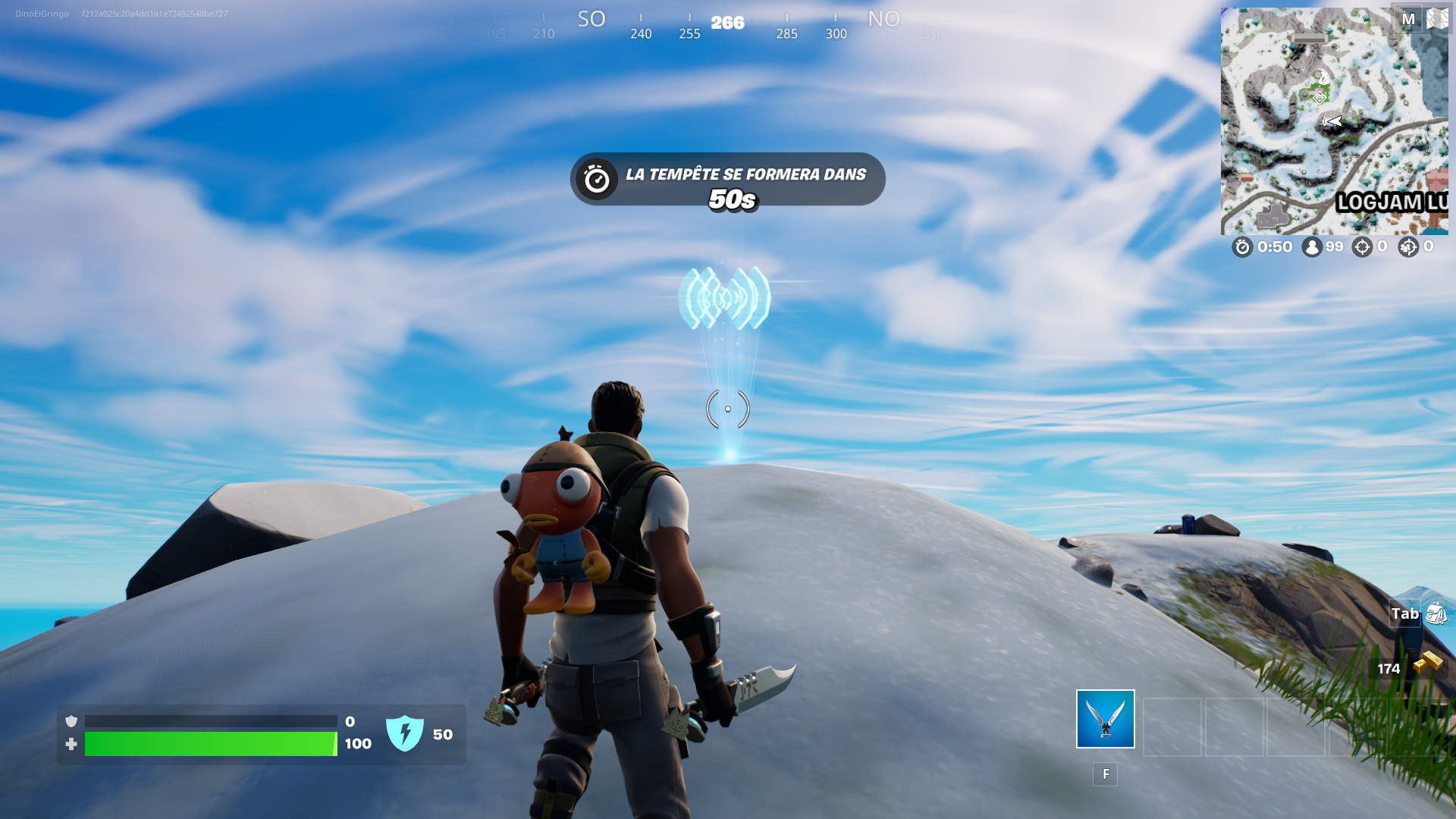The height and width of the screenshot is (819, 1456).
Task: Click the health cross icon beside the green bar
Action: [x=71, y=744]
